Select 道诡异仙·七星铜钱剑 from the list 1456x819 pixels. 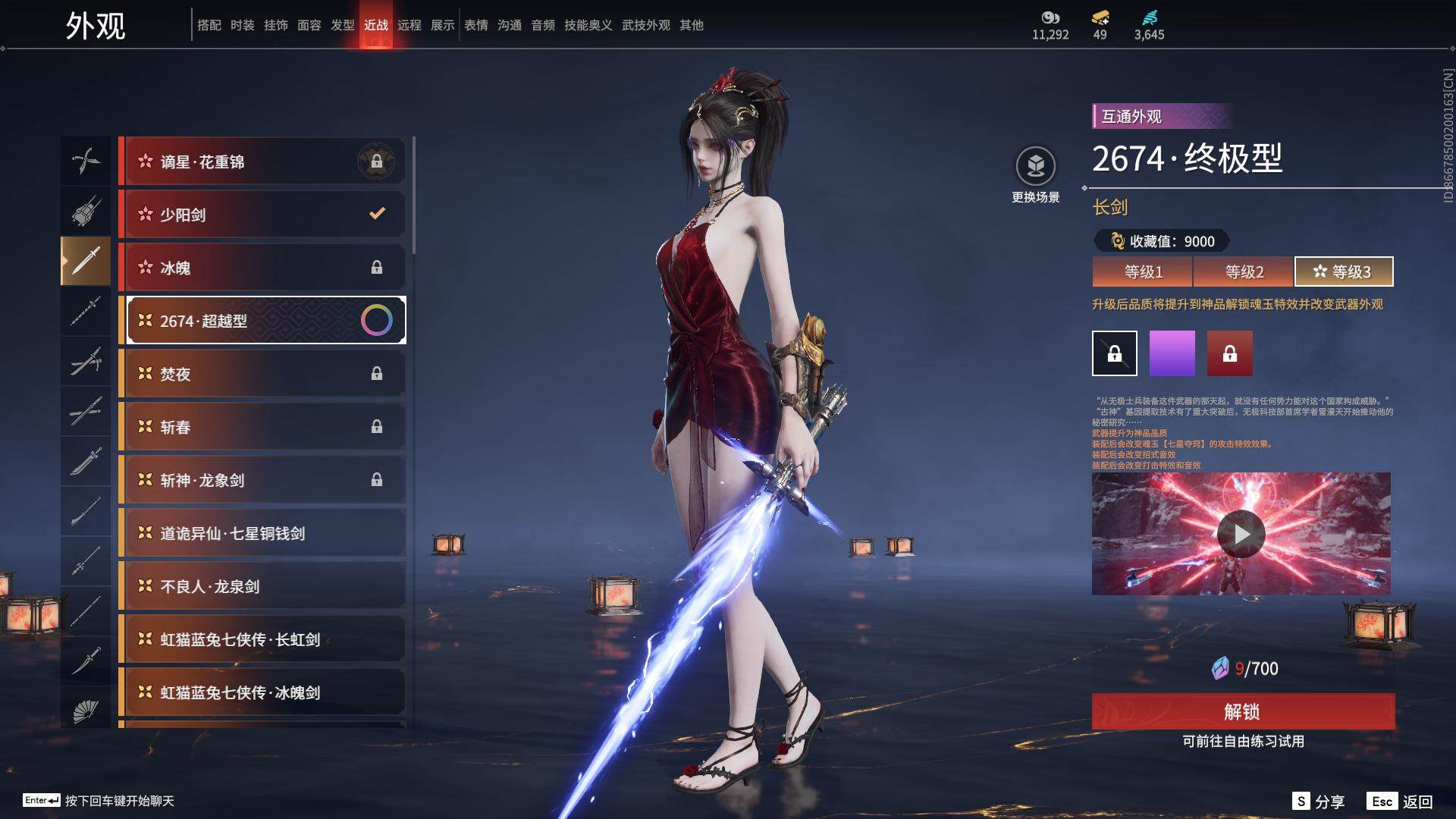[262, 533]
